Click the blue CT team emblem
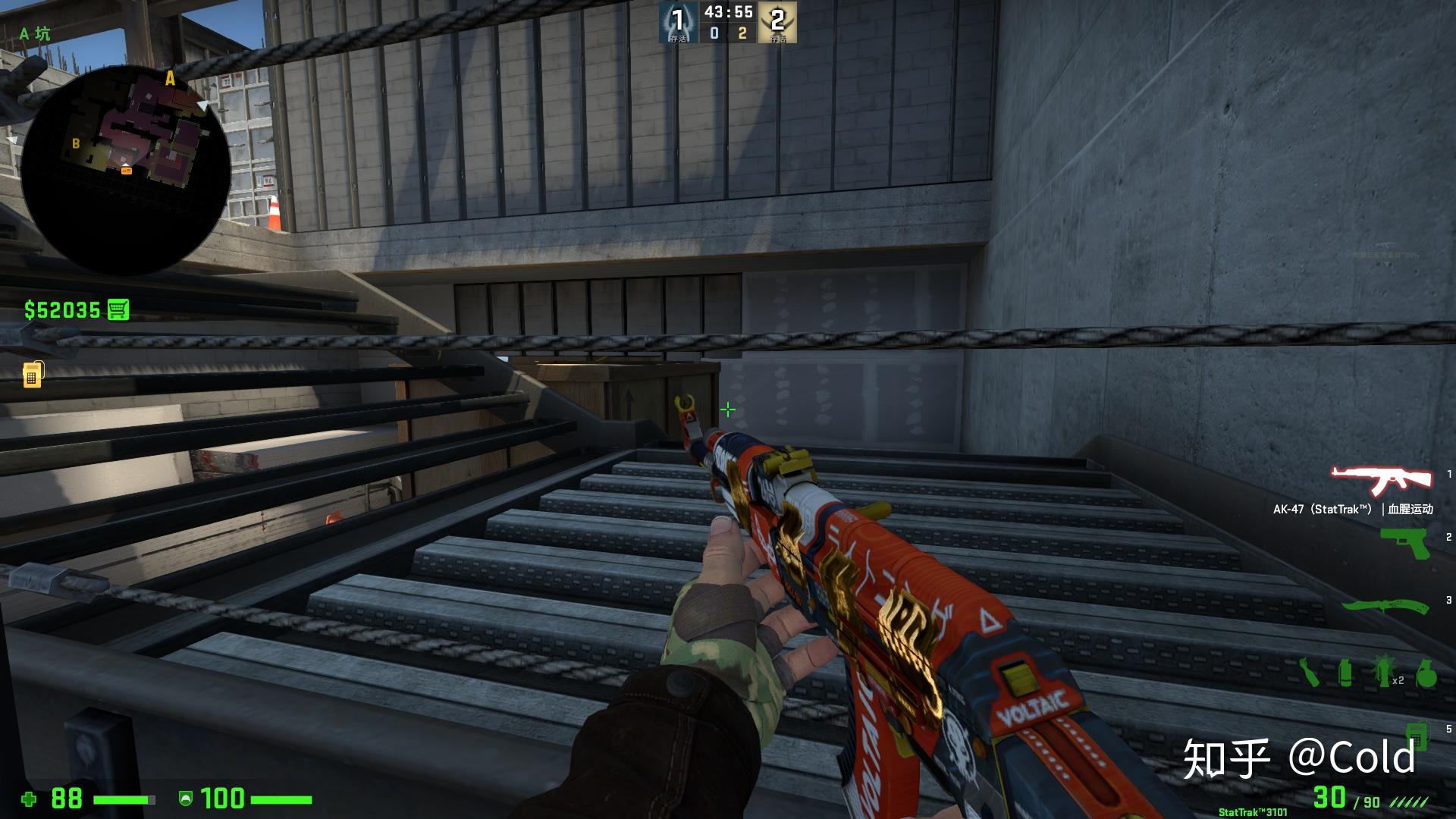Screen dimensions: 1456x819 tap(677, 22)
